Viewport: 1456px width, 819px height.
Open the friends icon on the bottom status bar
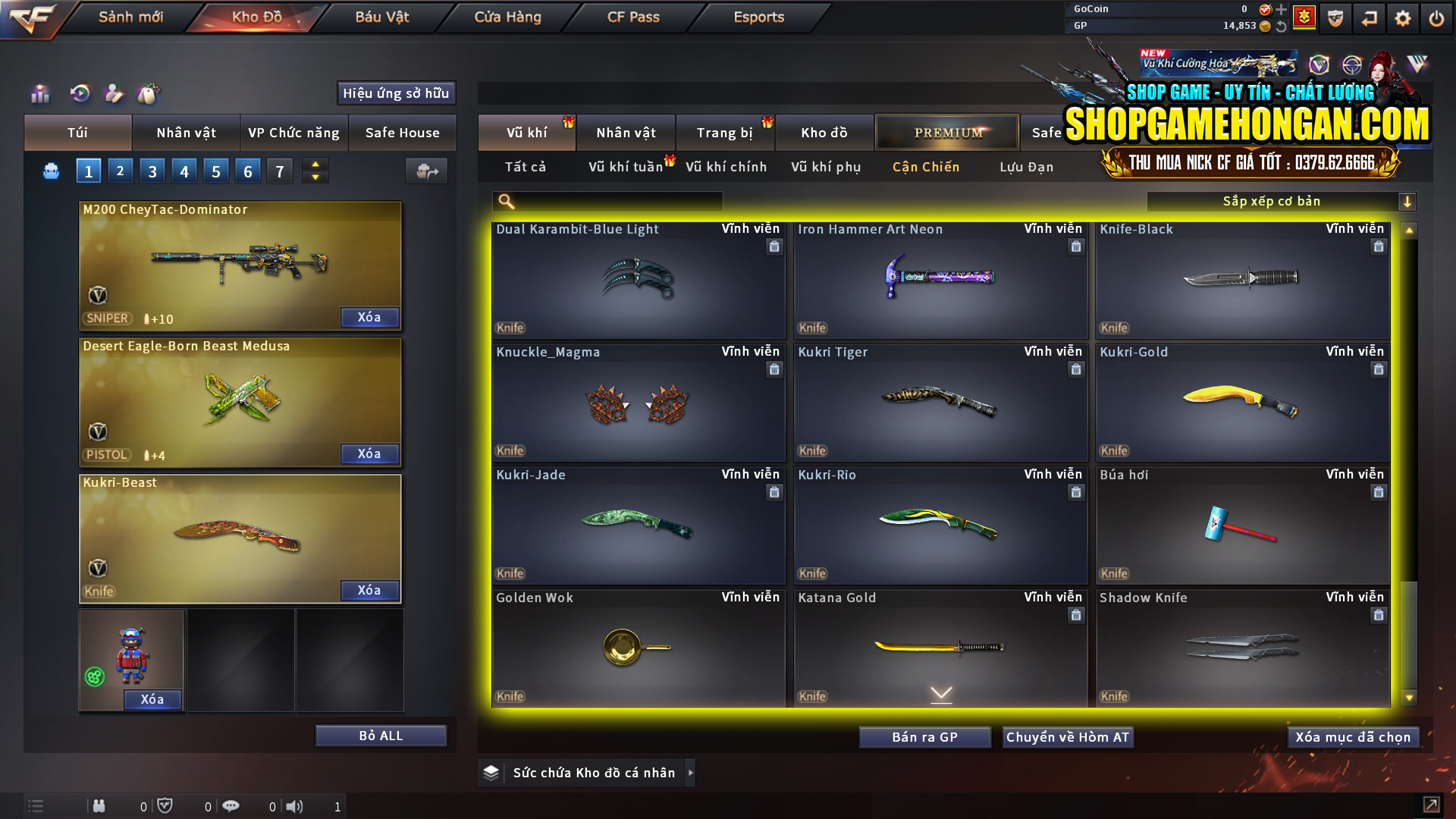click(99, 806)
